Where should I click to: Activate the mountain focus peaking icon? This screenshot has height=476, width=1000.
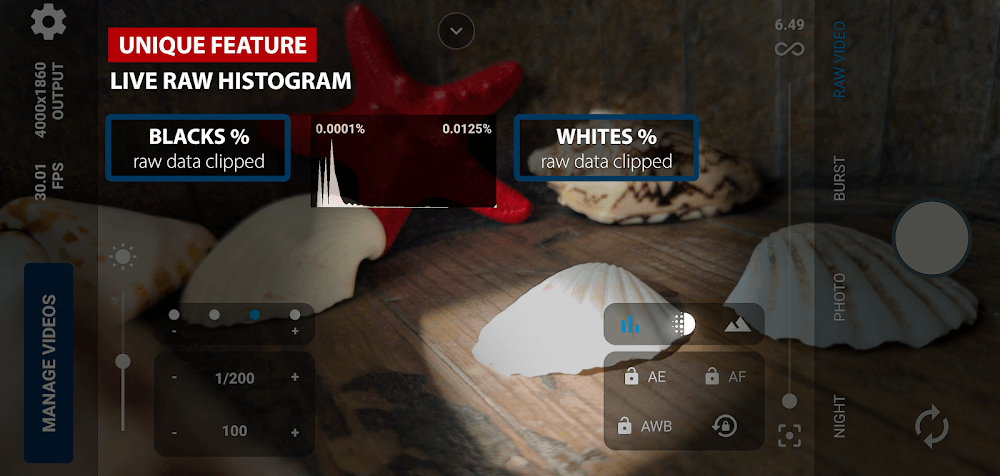click(x=737, y=324)
